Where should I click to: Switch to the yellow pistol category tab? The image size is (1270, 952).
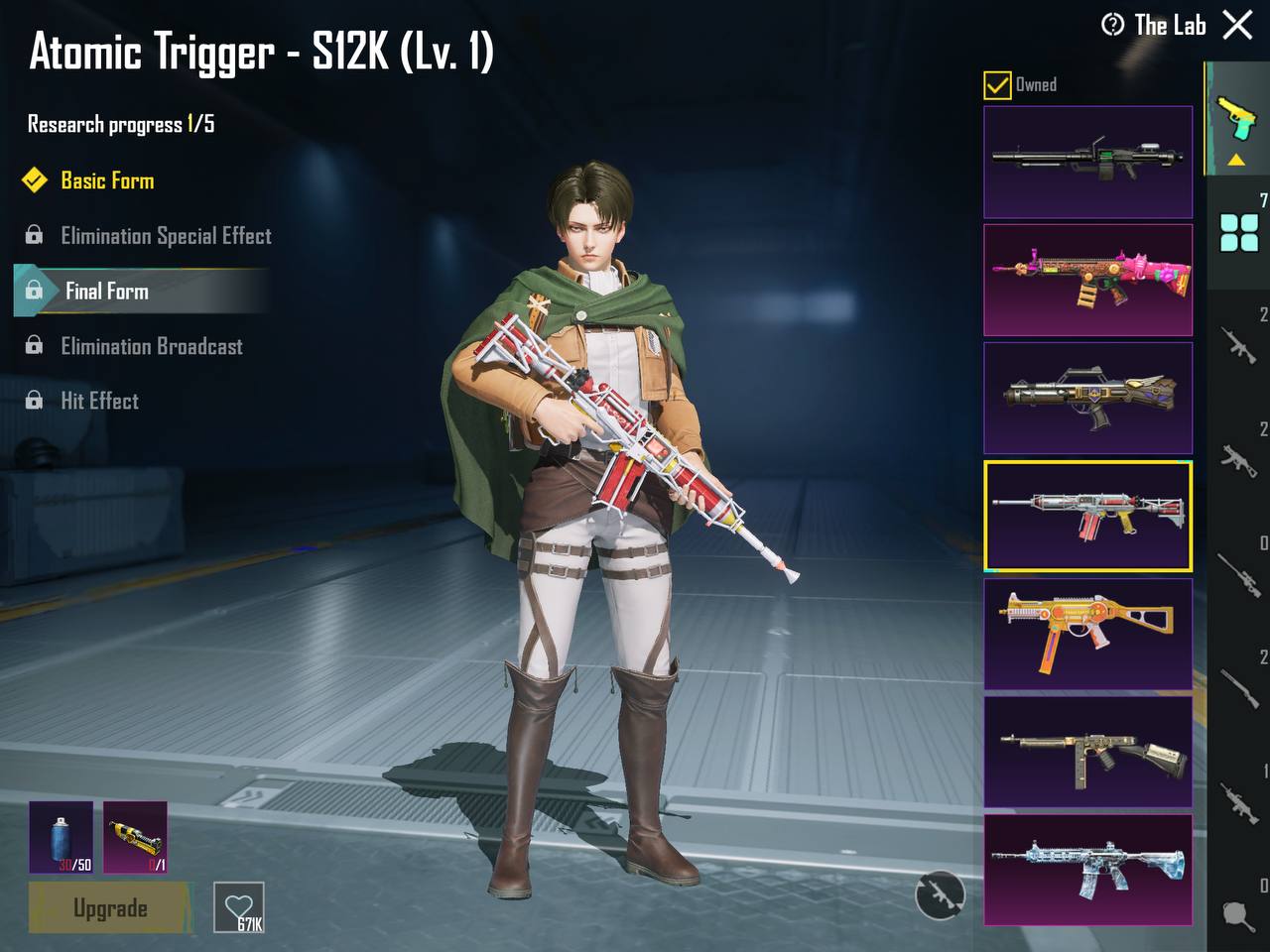(1236, 121)
